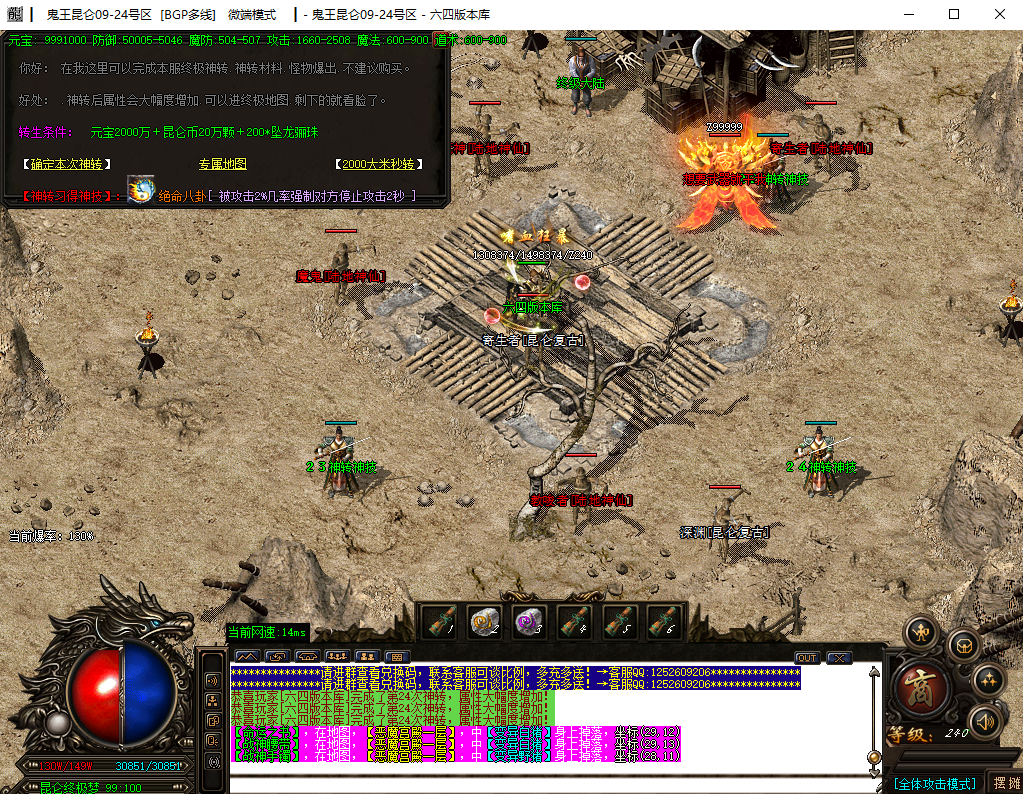Use the potion bottle in hotbar slot 1
1023x794 pixels.
coord(440,622)
